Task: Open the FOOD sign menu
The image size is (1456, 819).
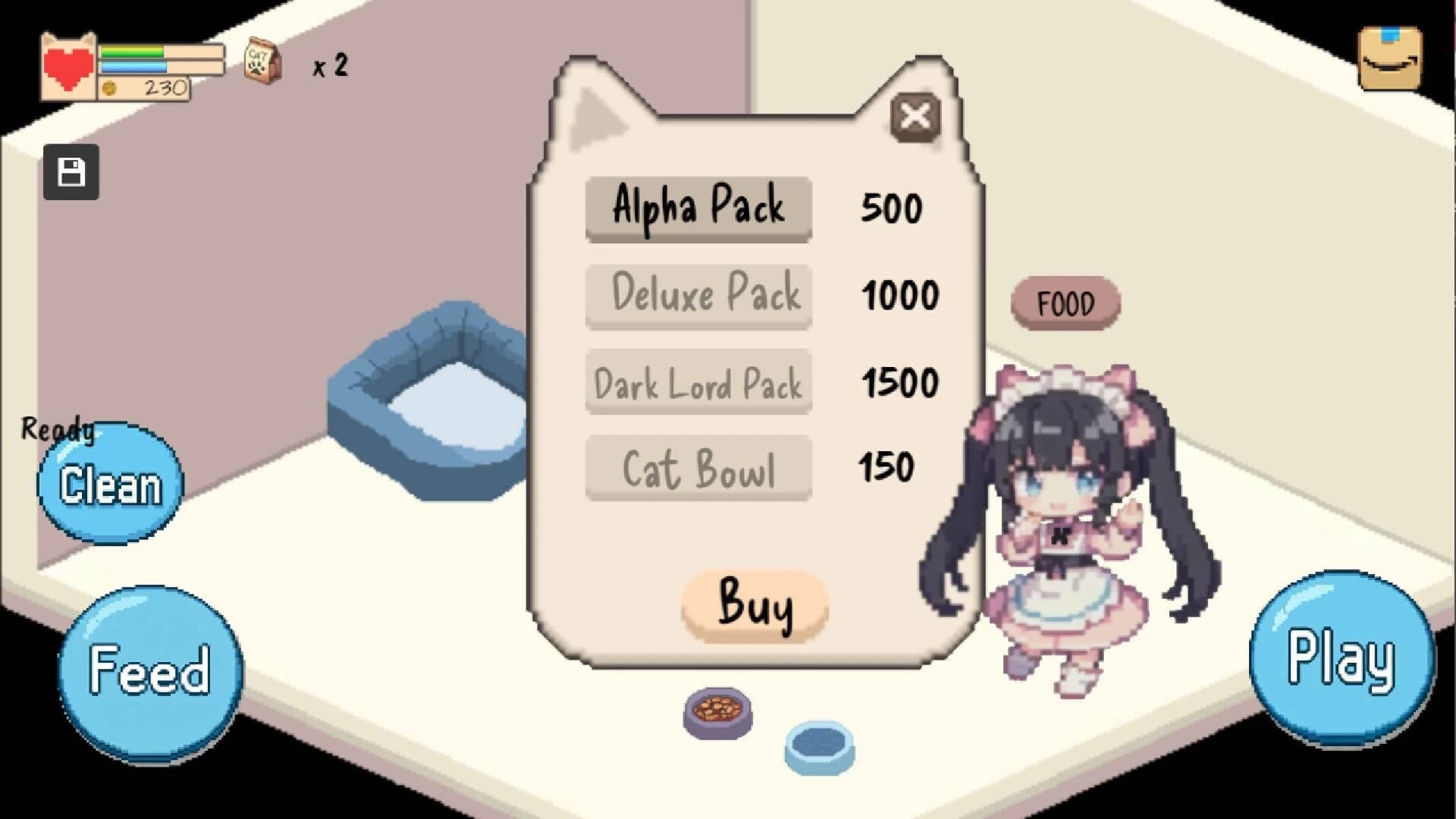Action: click(x=1065, y=303)
